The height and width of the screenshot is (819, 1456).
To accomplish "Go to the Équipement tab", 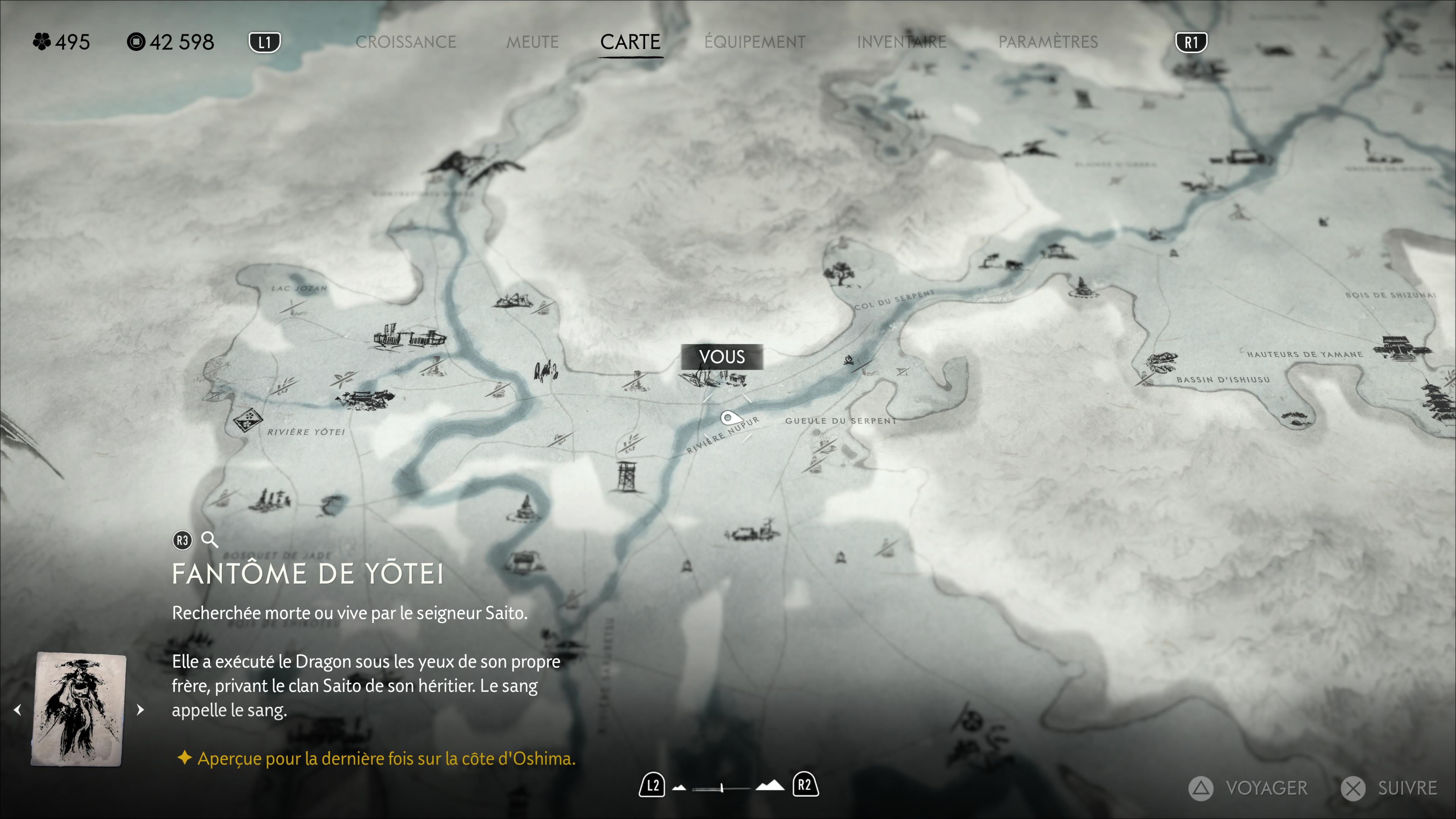I will 755,42.
